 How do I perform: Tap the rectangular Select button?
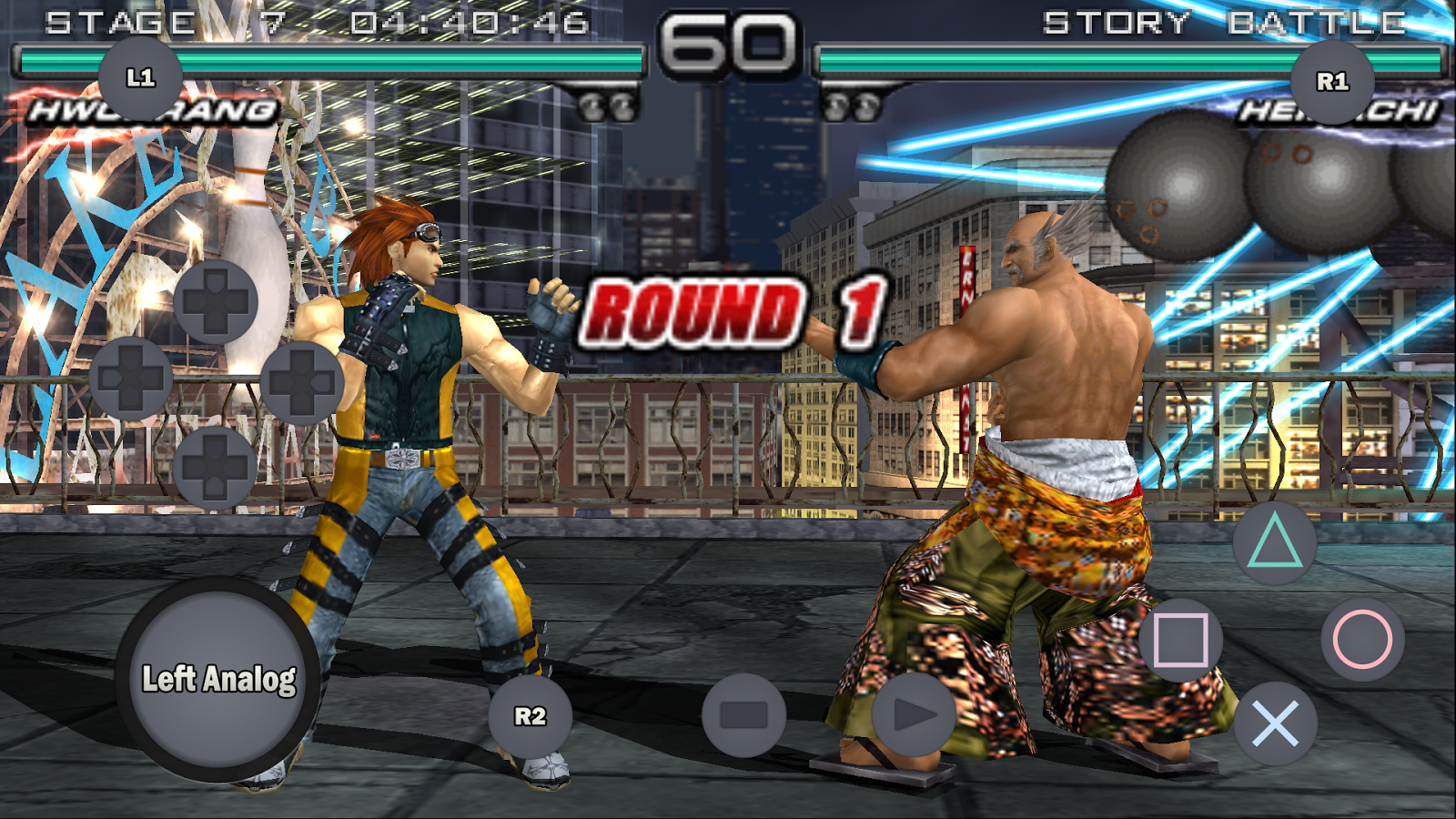pyautogui.click(x=743, y=715)
